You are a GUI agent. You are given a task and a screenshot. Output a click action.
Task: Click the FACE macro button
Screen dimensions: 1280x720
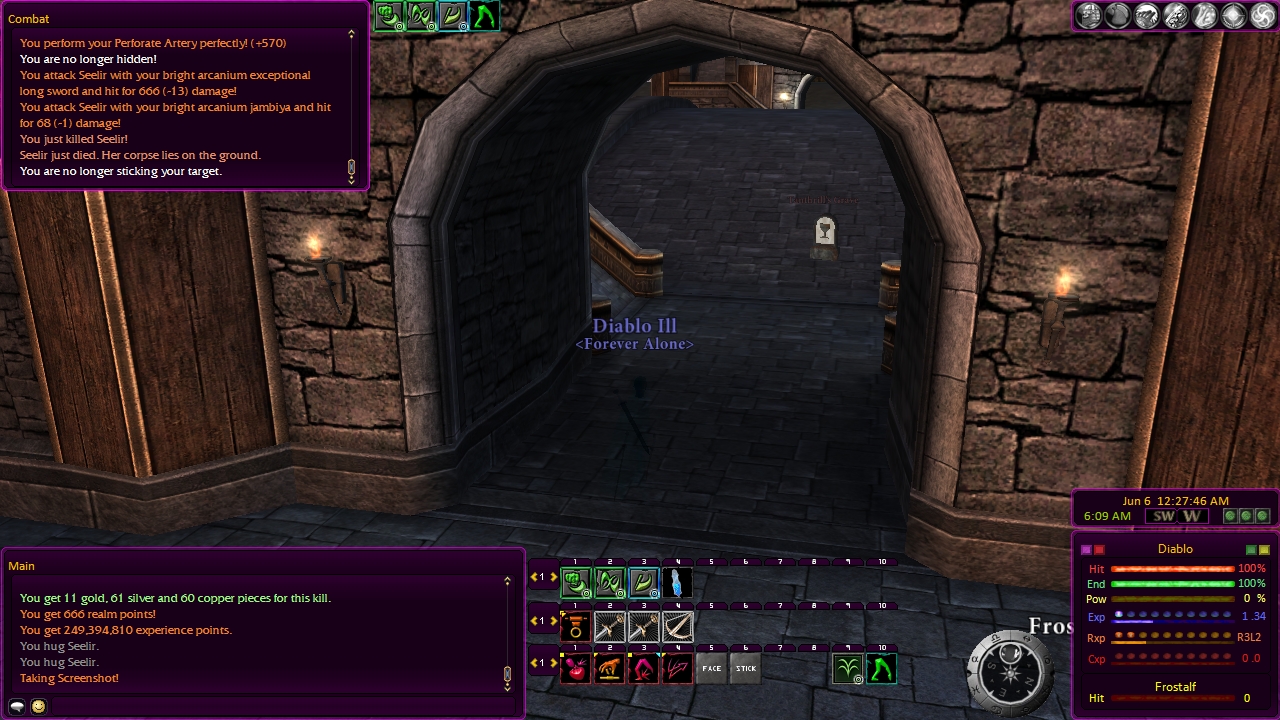tap(711, 668)
